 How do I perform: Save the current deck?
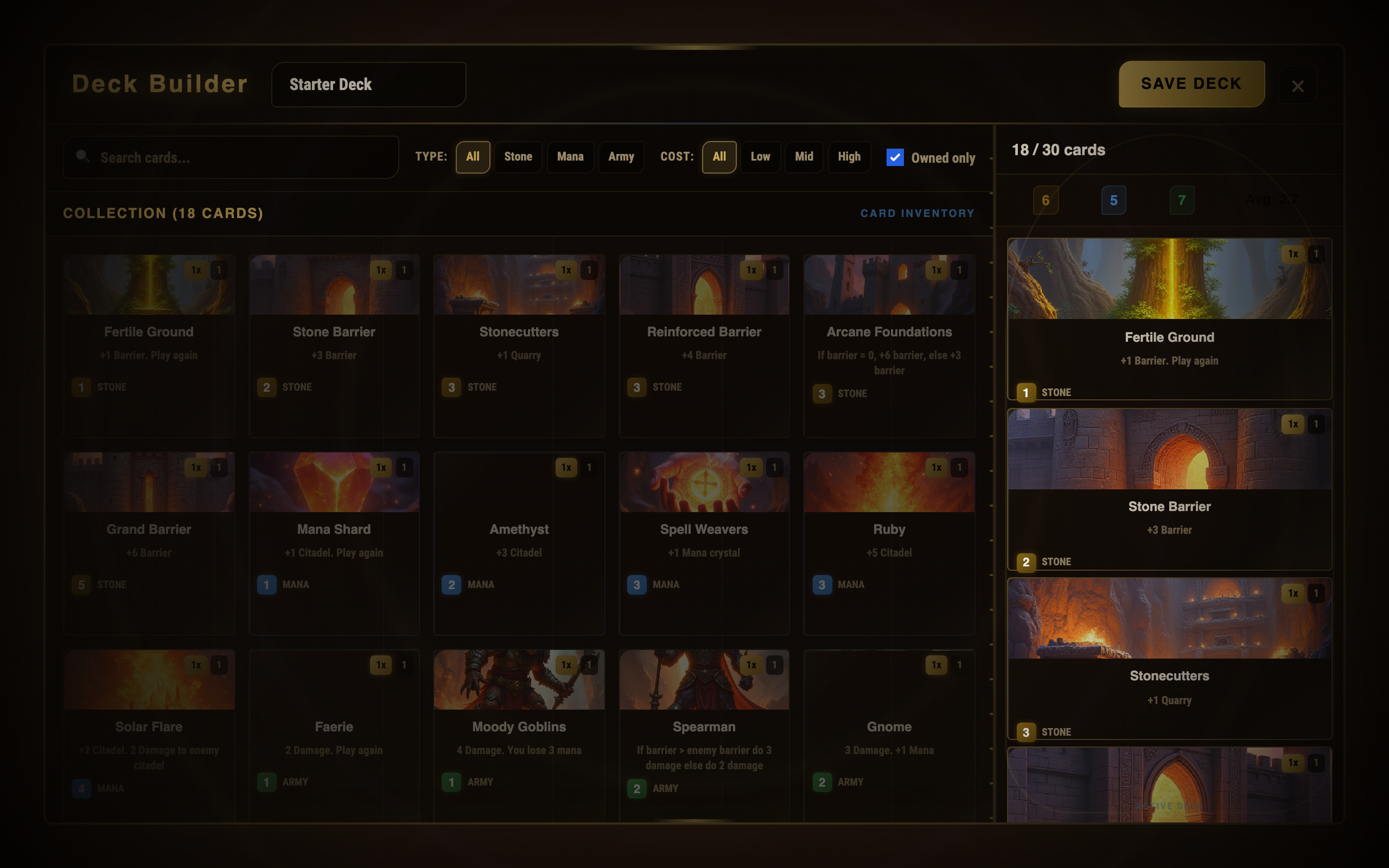(x=1191, y=84)
